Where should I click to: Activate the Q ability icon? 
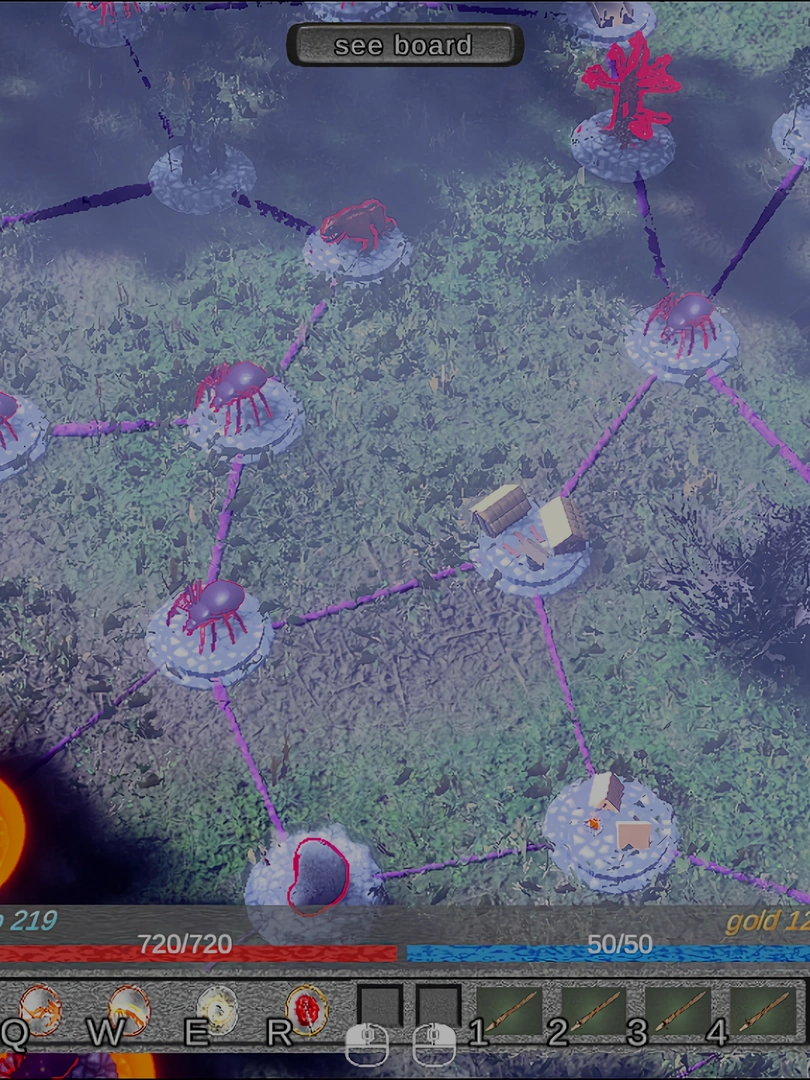pyautogui.click(x=40, y=1008)
